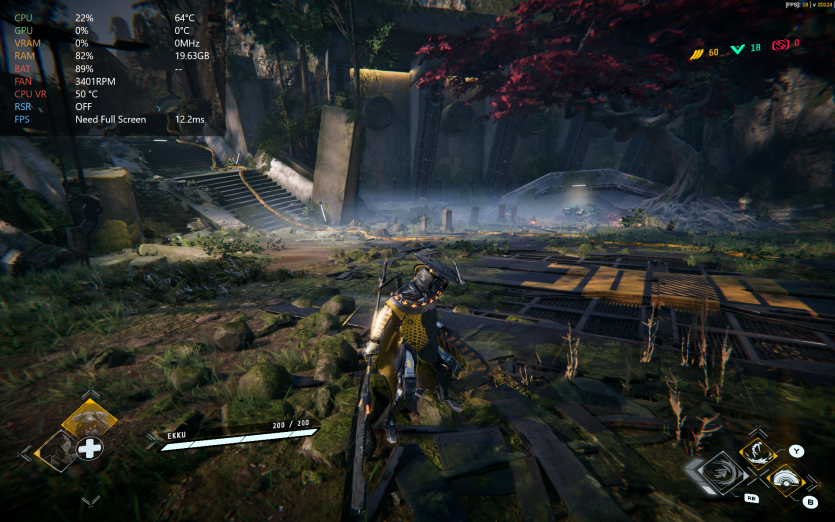Use the white plus healing icon
The image size is (835, 522).
90,448
